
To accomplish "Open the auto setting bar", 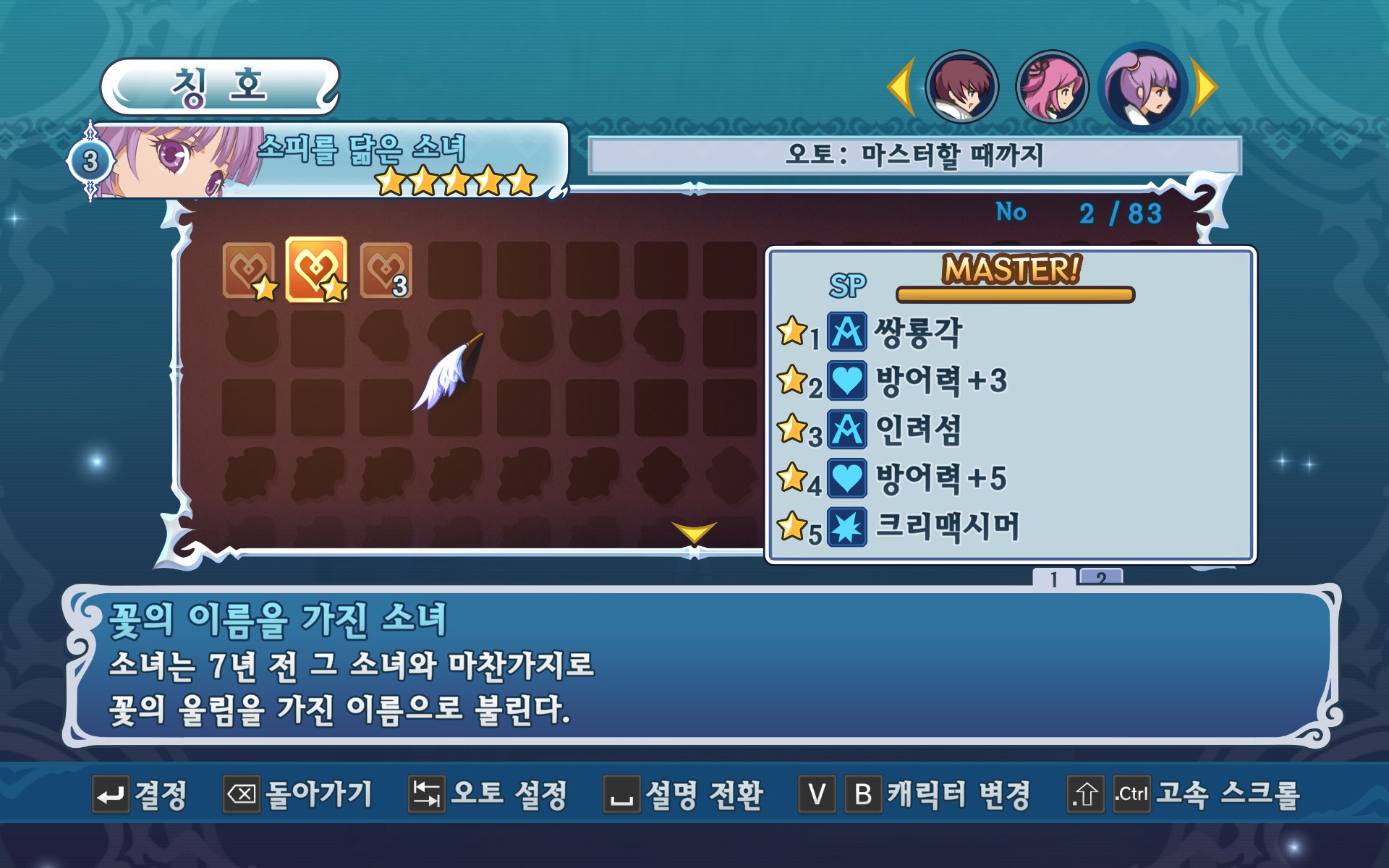I will point(914,155).
